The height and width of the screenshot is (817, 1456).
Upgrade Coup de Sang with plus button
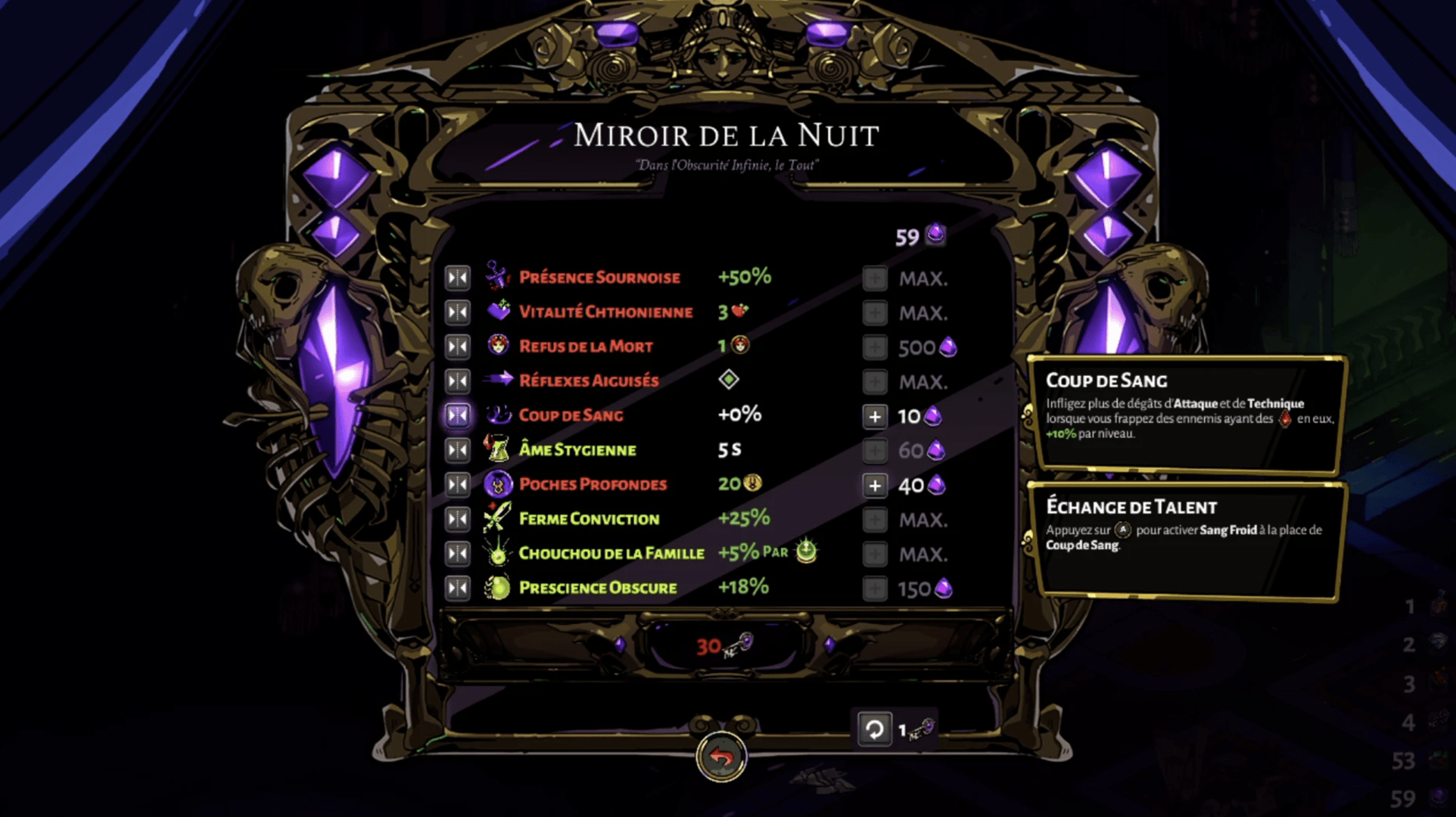tap(875, 416)
